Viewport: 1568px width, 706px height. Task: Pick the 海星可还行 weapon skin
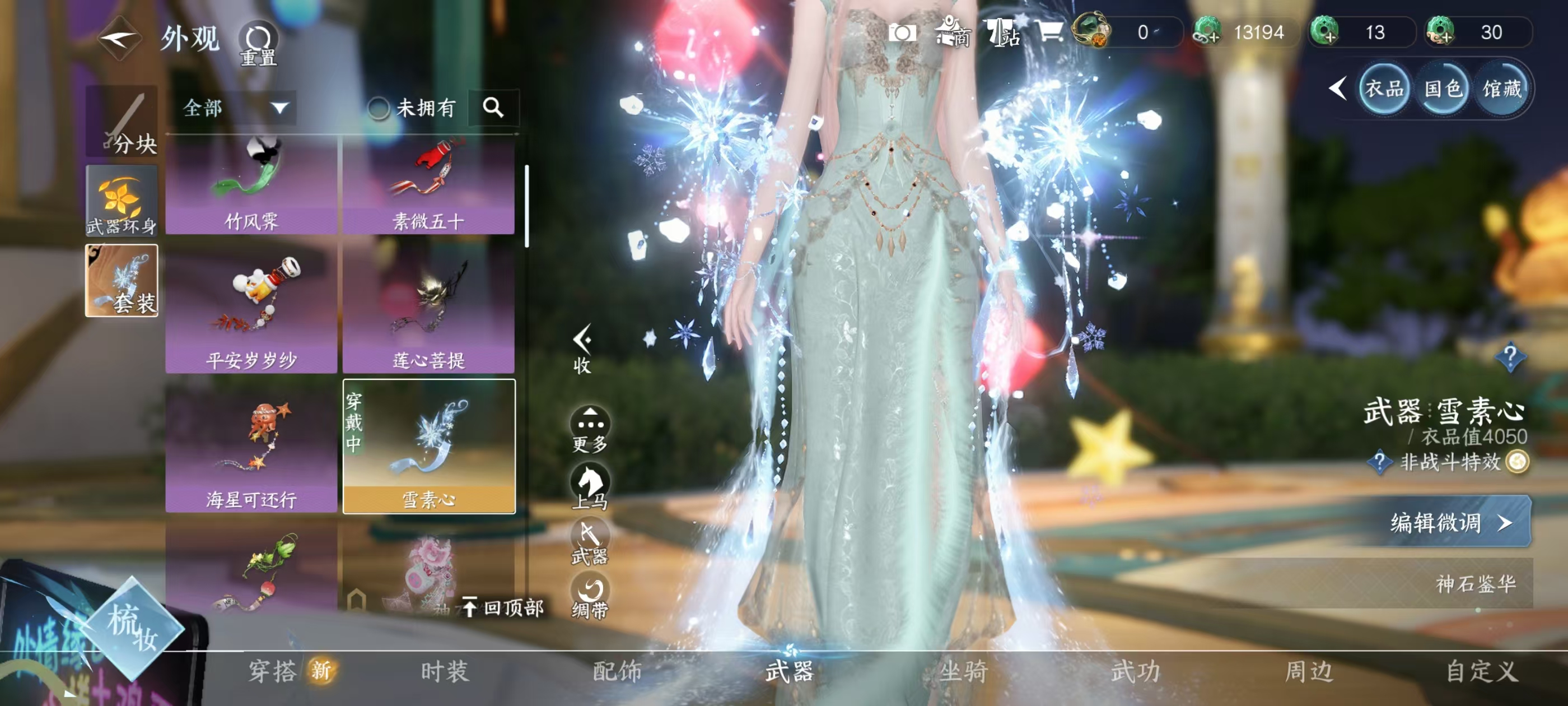tap(251, 447)
